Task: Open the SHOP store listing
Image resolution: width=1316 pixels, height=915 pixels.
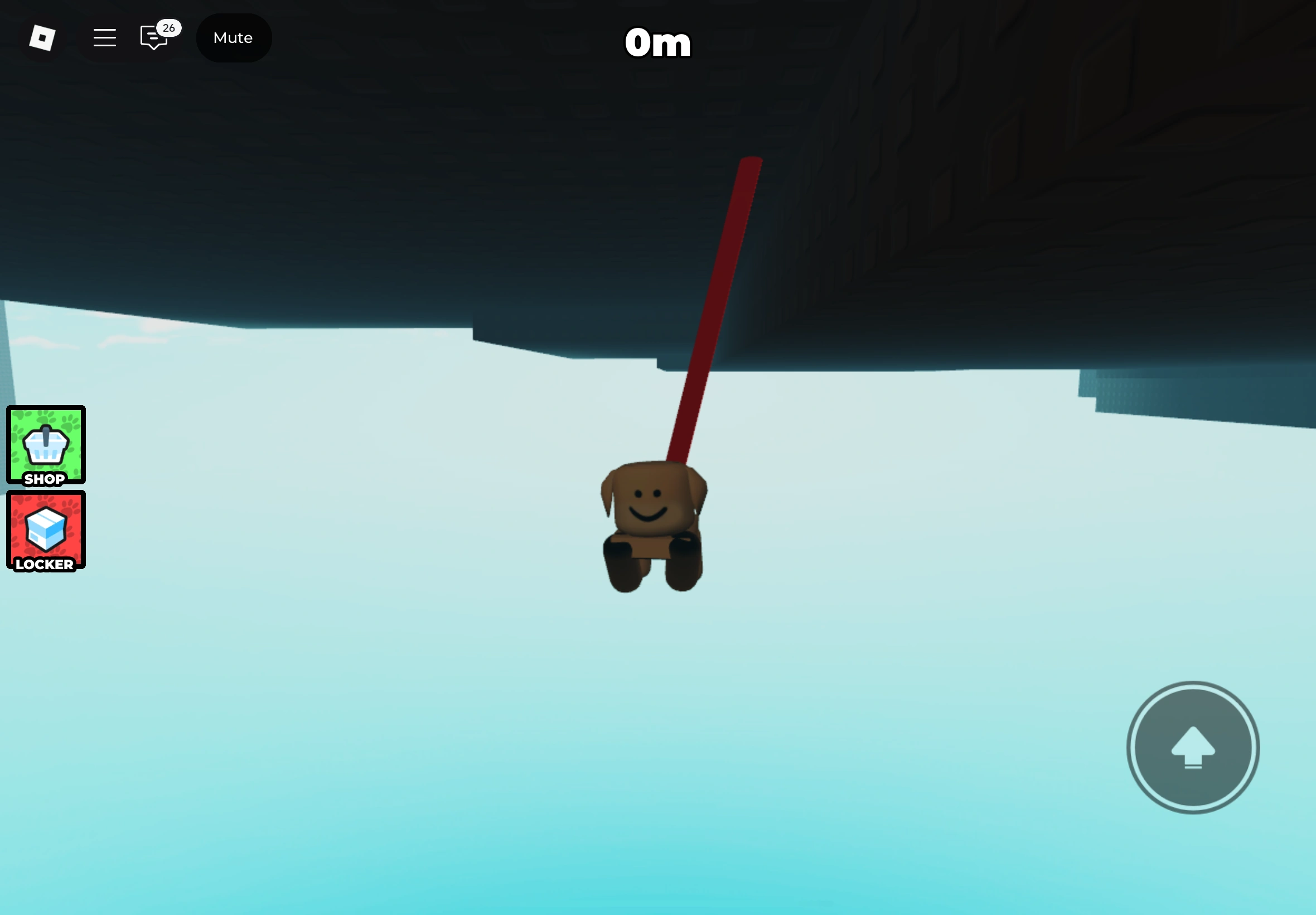Action: (x=45, y=445)
